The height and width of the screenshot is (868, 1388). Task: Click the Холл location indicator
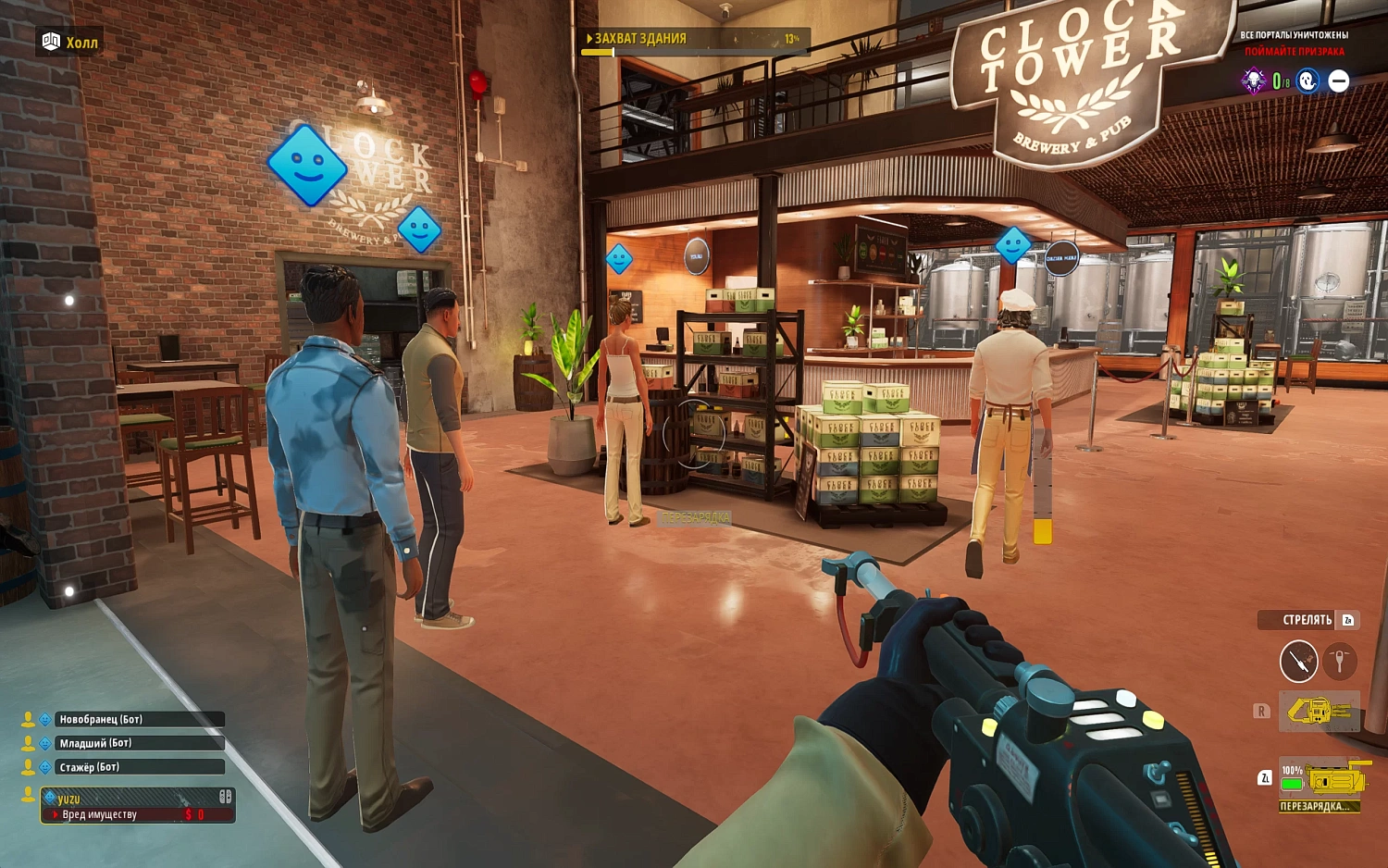(70, 43)
